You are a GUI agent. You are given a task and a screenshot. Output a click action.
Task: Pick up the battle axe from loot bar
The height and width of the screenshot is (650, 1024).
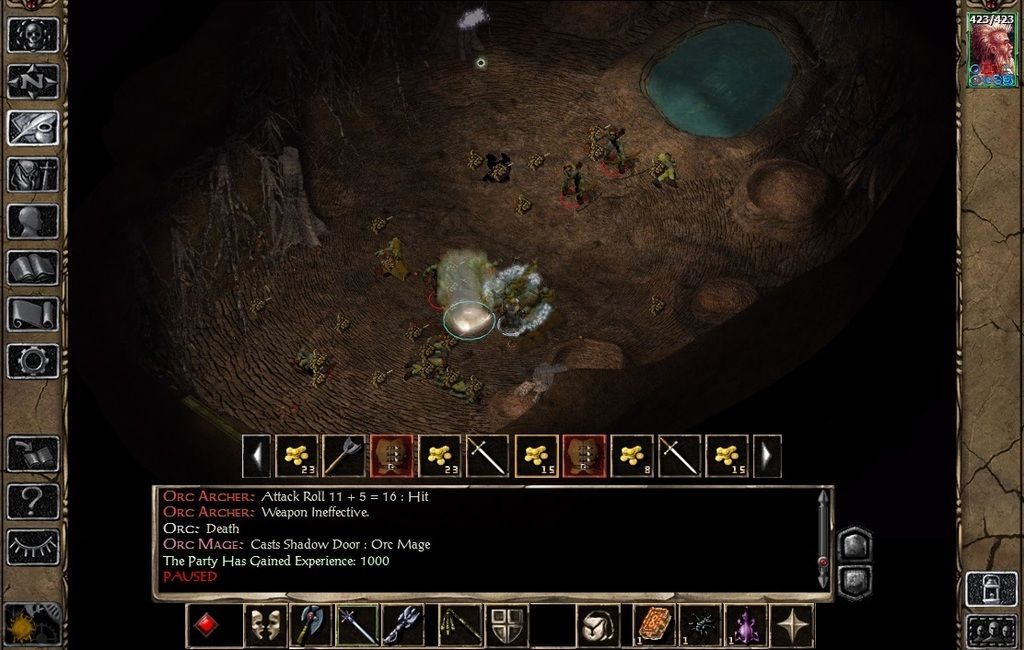point(344,456)
